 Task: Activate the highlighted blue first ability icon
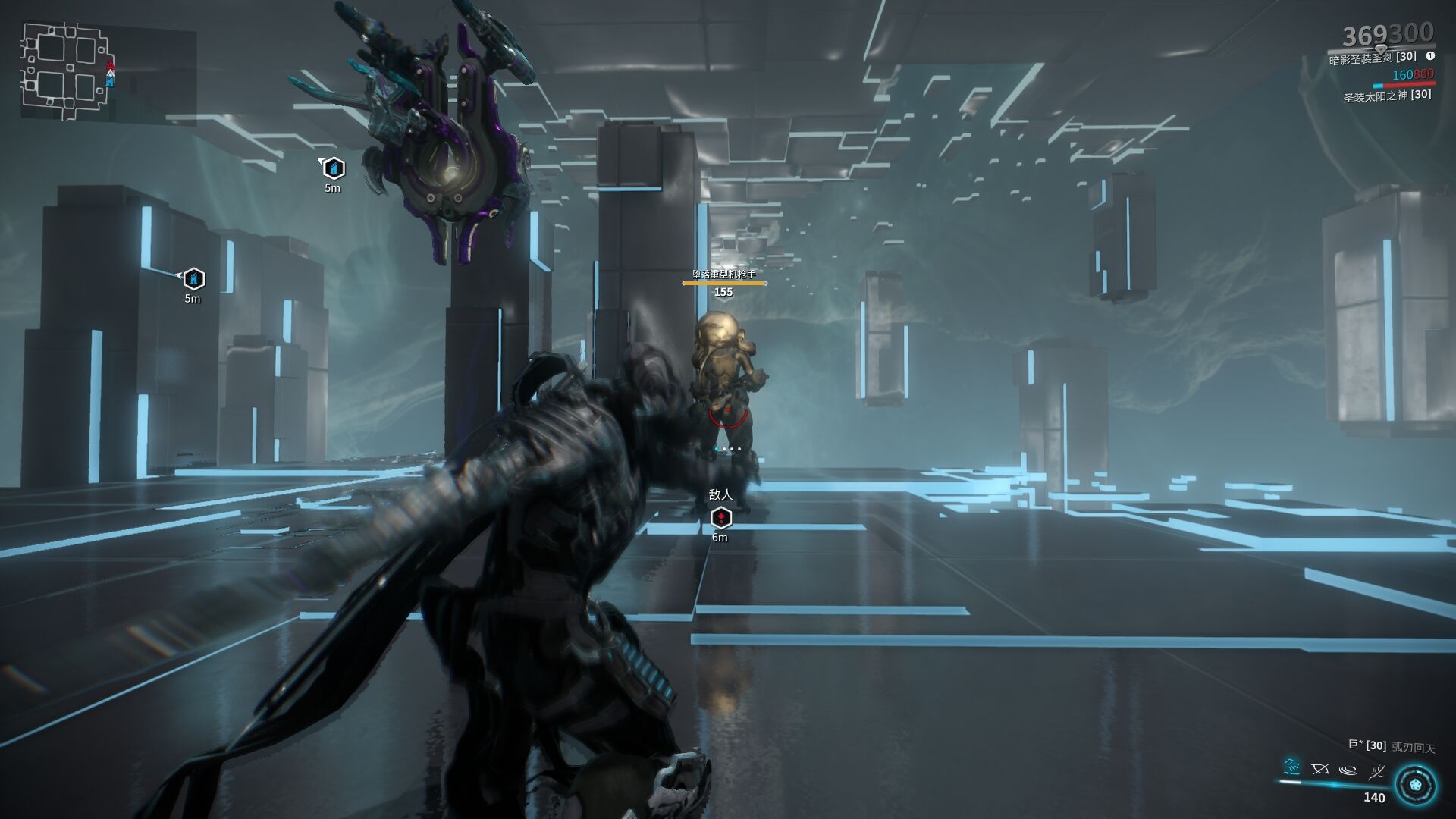click(1292, 767)
